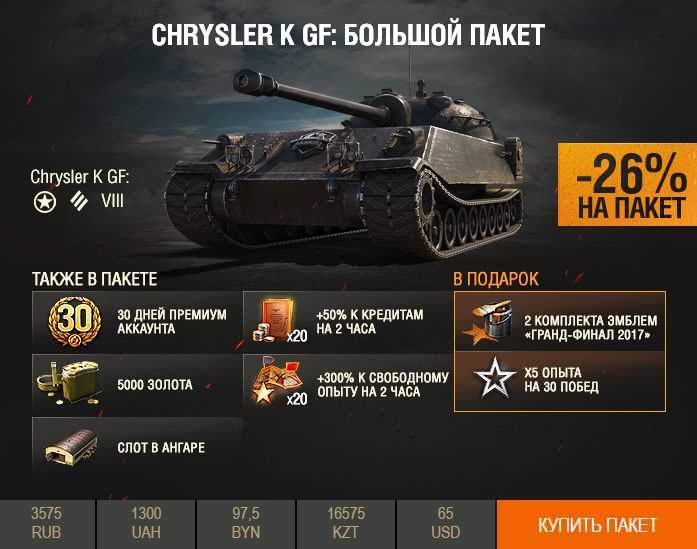Image resolution: width=697 pixels, height=549 pixels.
Task: Open the +50% credits booster item
Action: (346, 321)
